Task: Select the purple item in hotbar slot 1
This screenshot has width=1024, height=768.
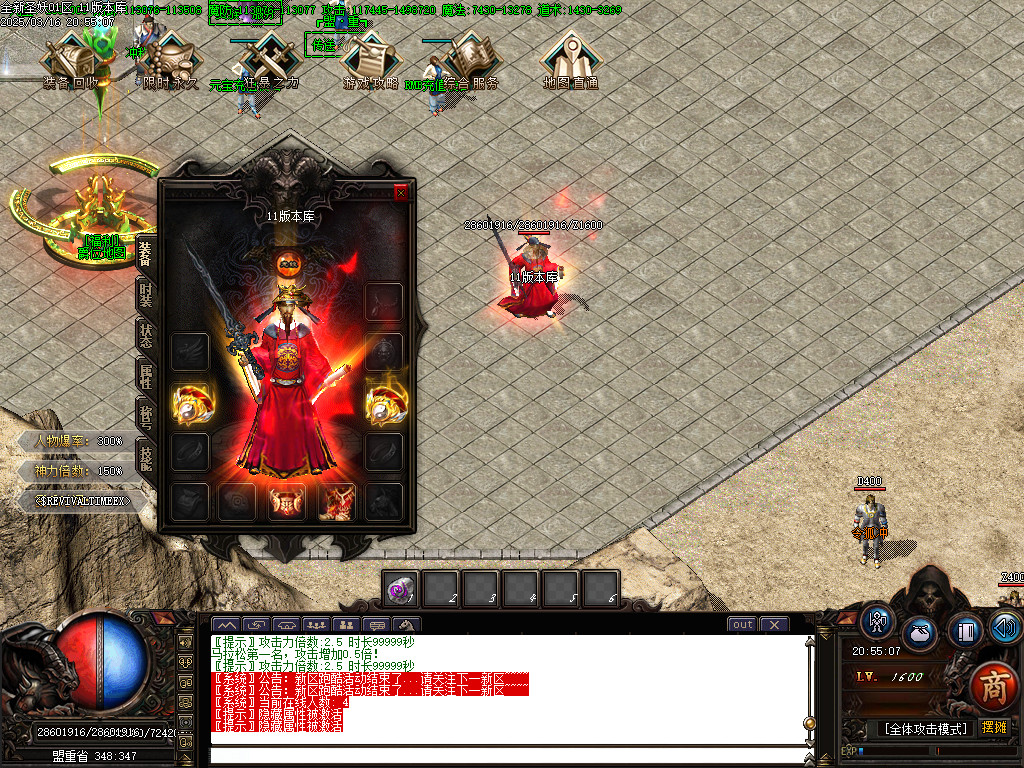Action: click(401, 591)
